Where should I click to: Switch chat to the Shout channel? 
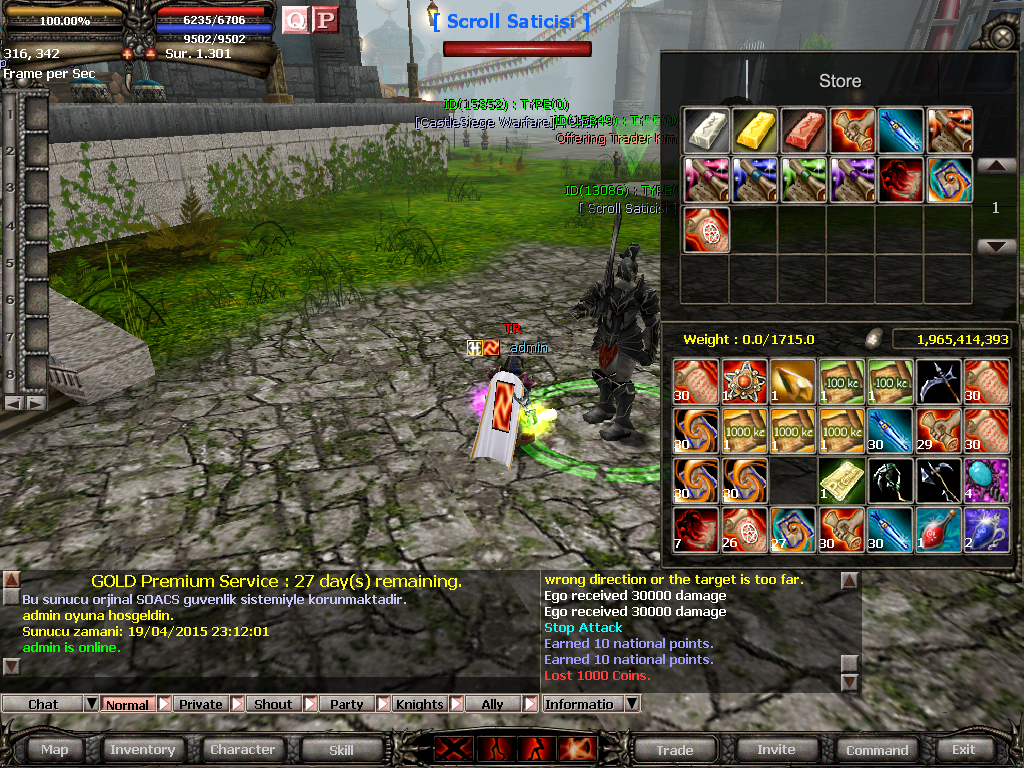click(273, 704)
